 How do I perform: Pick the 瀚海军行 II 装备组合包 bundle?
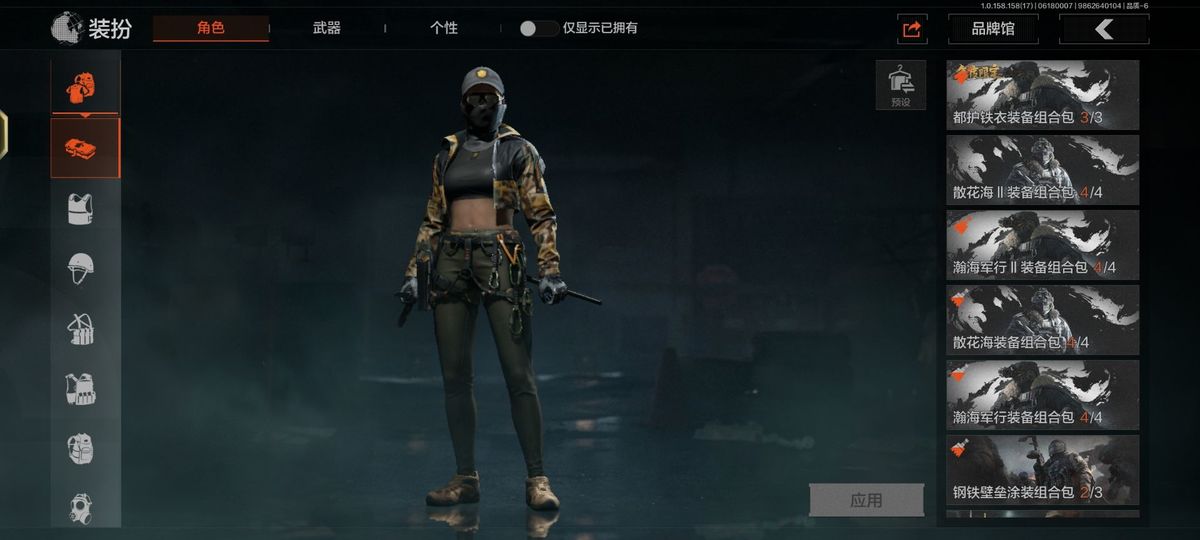(1042, 245)
